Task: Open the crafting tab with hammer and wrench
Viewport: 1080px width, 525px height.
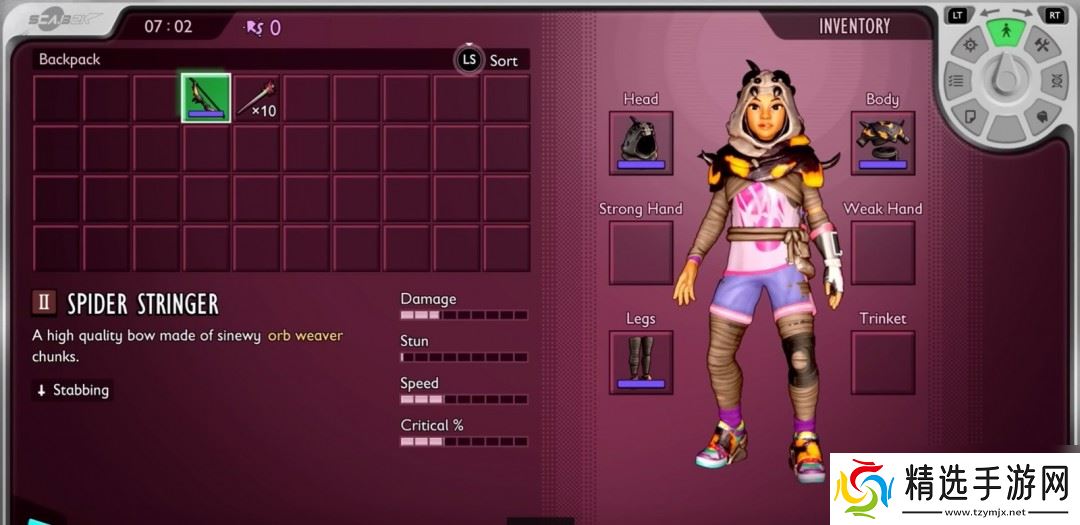Action: (1041, 45)
